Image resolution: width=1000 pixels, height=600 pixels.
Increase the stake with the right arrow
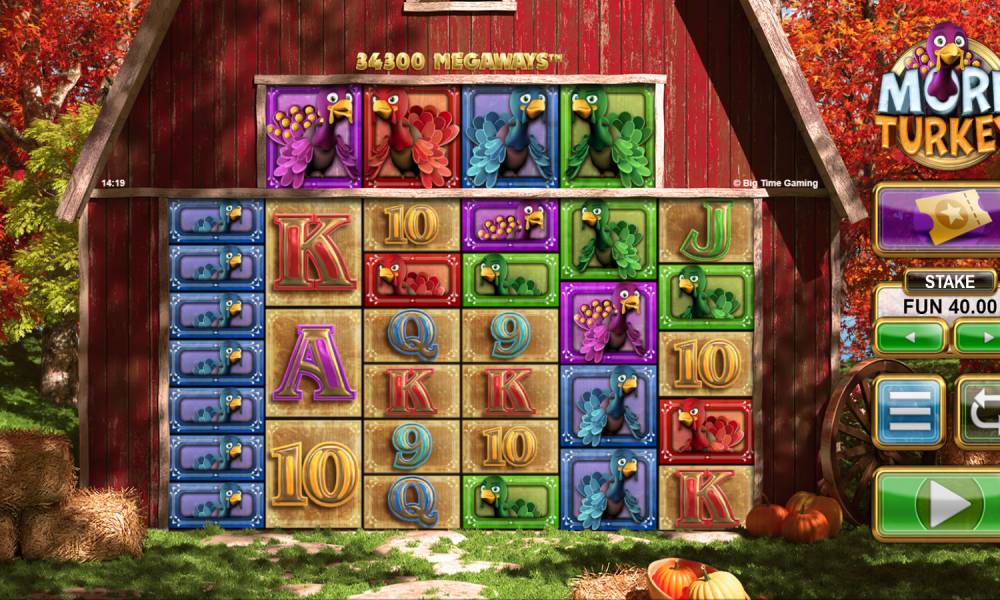tap(978, 337)
